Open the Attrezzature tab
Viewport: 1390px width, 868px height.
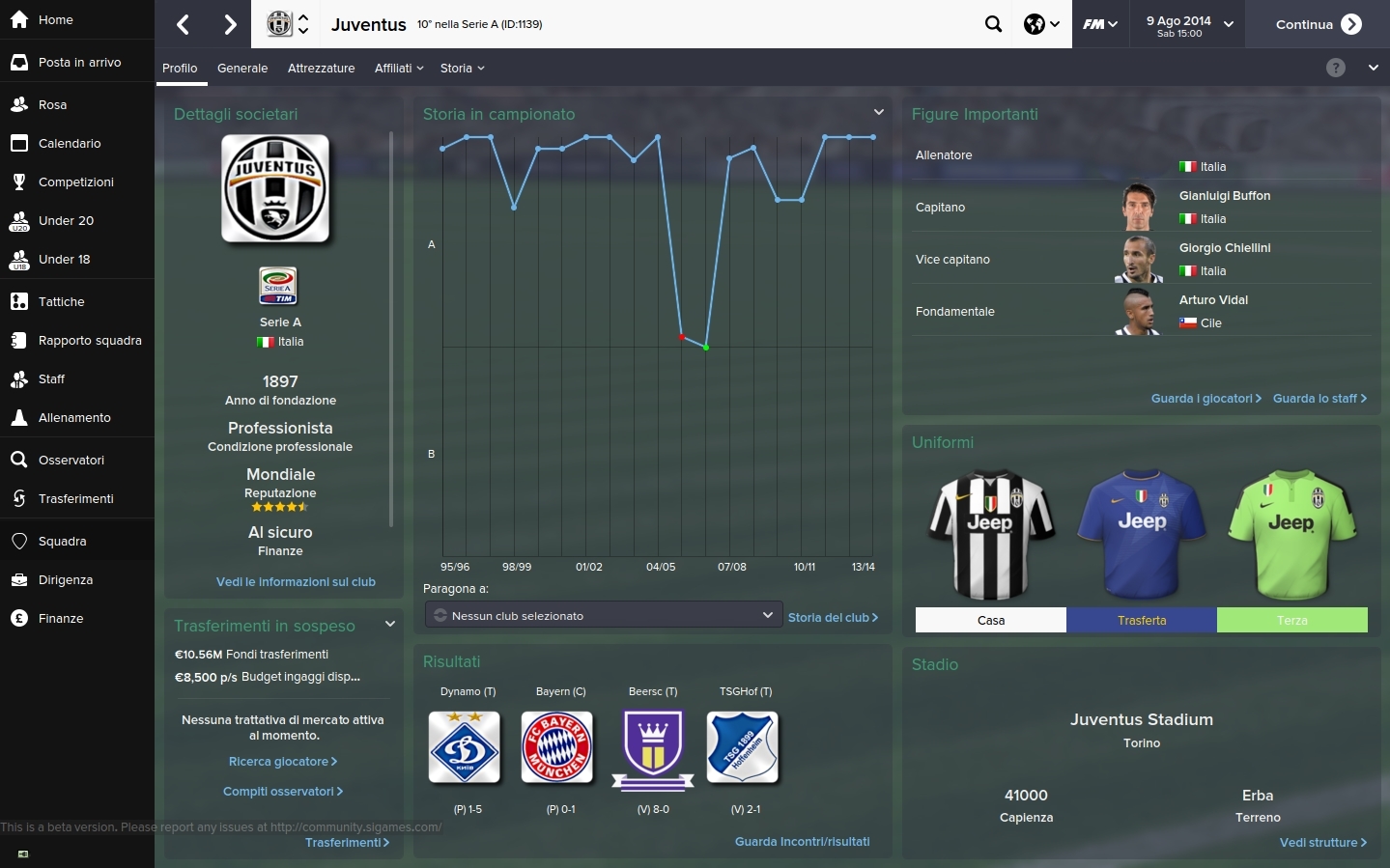(321, 68)
